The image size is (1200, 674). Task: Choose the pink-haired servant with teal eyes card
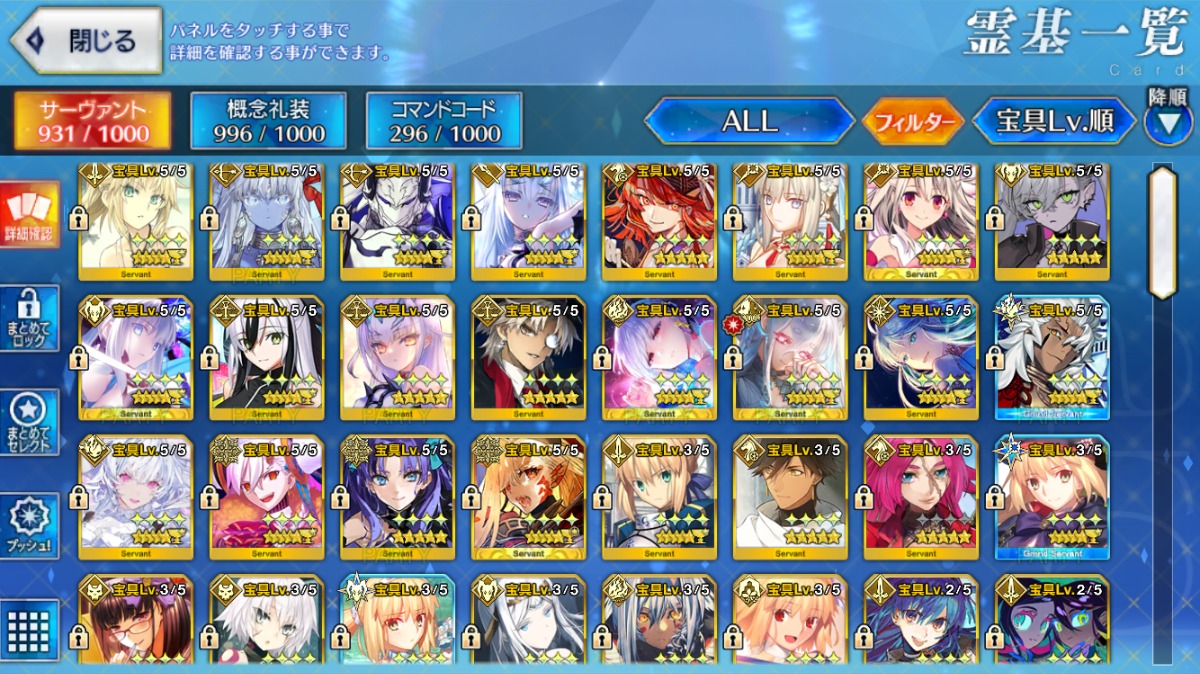[x=920, y=497]
